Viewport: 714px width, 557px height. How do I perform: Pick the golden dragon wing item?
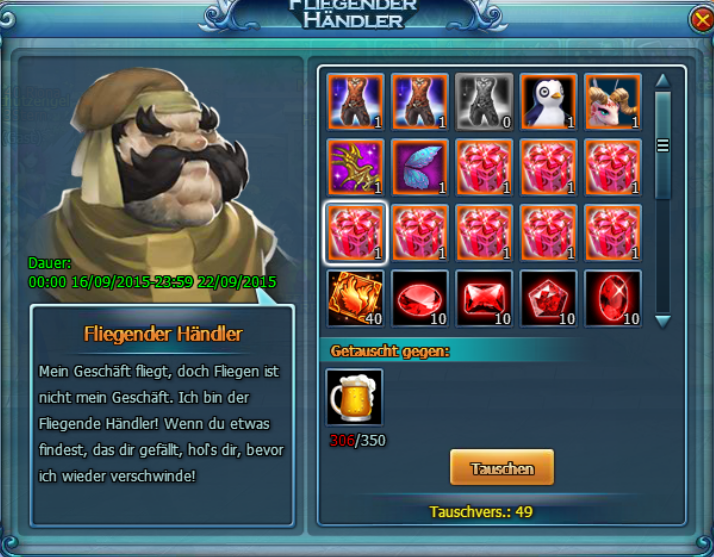click(x=356, y=167)
